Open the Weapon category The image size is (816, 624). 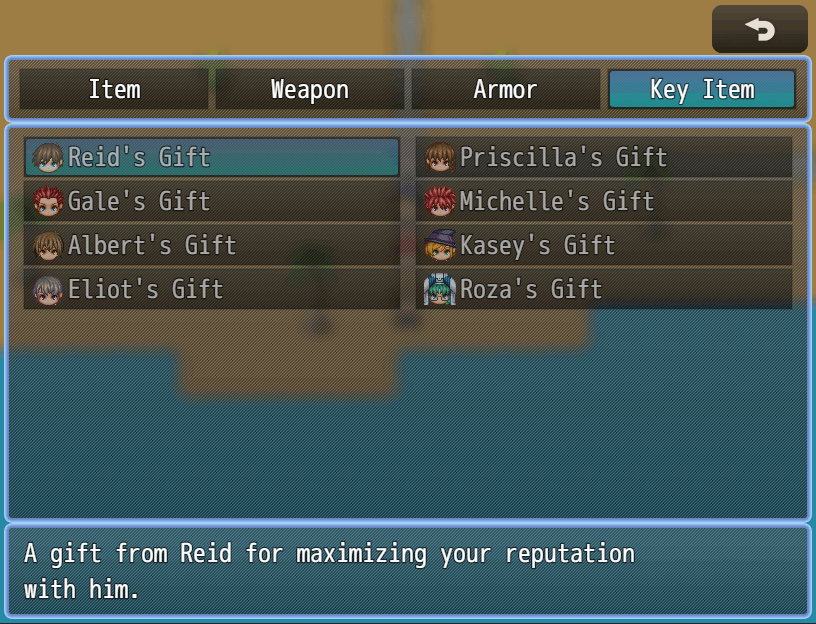click(310, 89)
